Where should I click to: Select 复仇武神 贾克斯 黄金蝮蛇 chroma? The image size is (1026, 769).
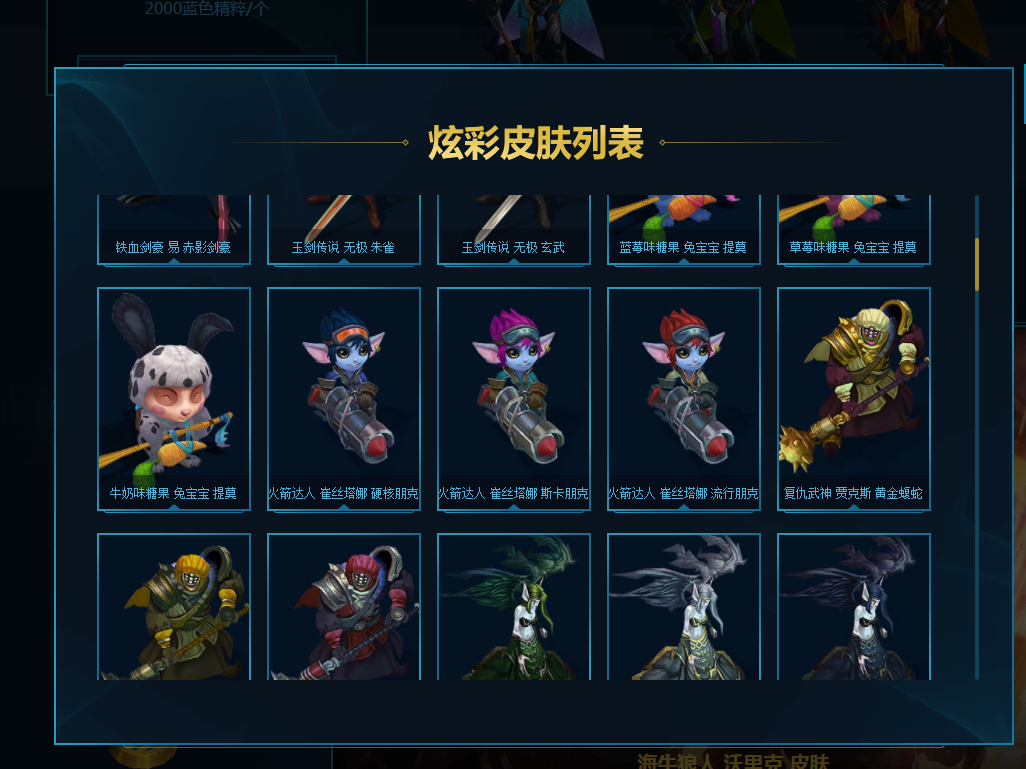click(853, 398)
